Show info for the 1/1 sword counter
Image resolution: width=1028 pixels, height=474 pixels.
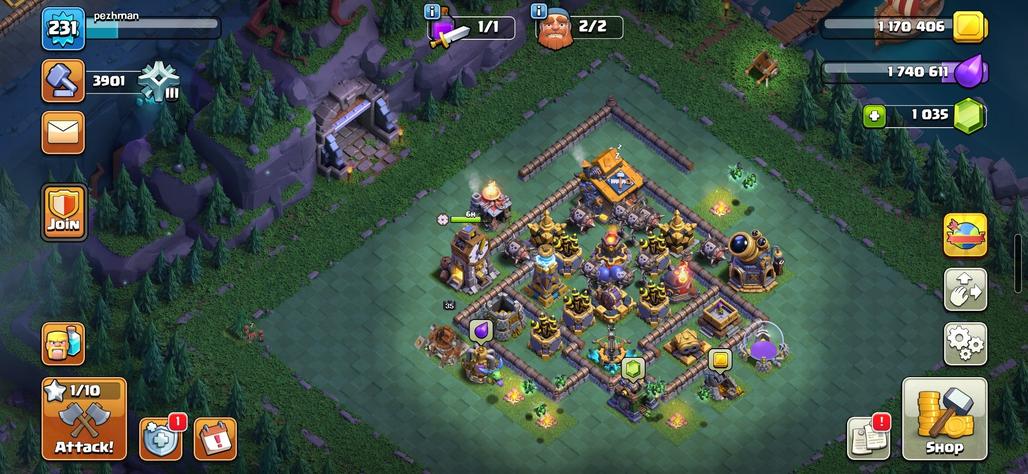[432, 11]
